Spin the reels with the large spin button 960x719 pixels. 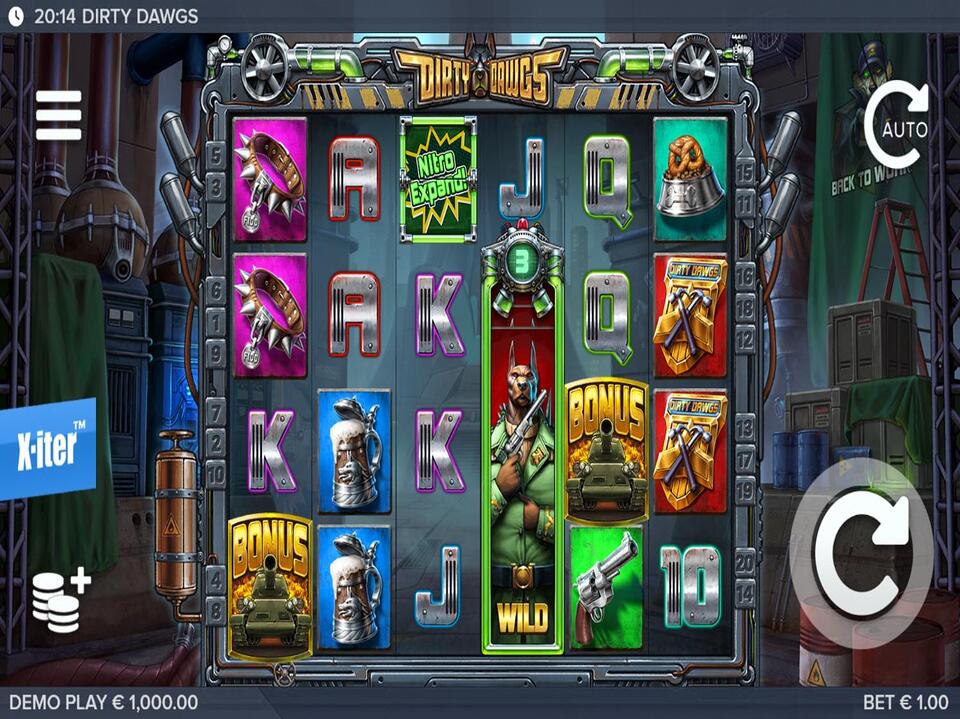(x=862, y=553)
